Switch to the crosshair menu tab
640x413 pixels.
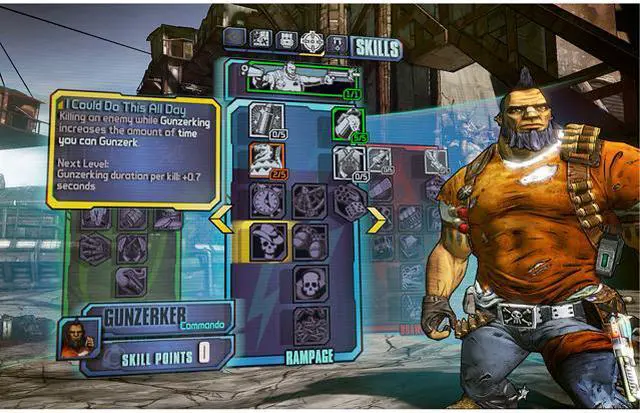312,43
